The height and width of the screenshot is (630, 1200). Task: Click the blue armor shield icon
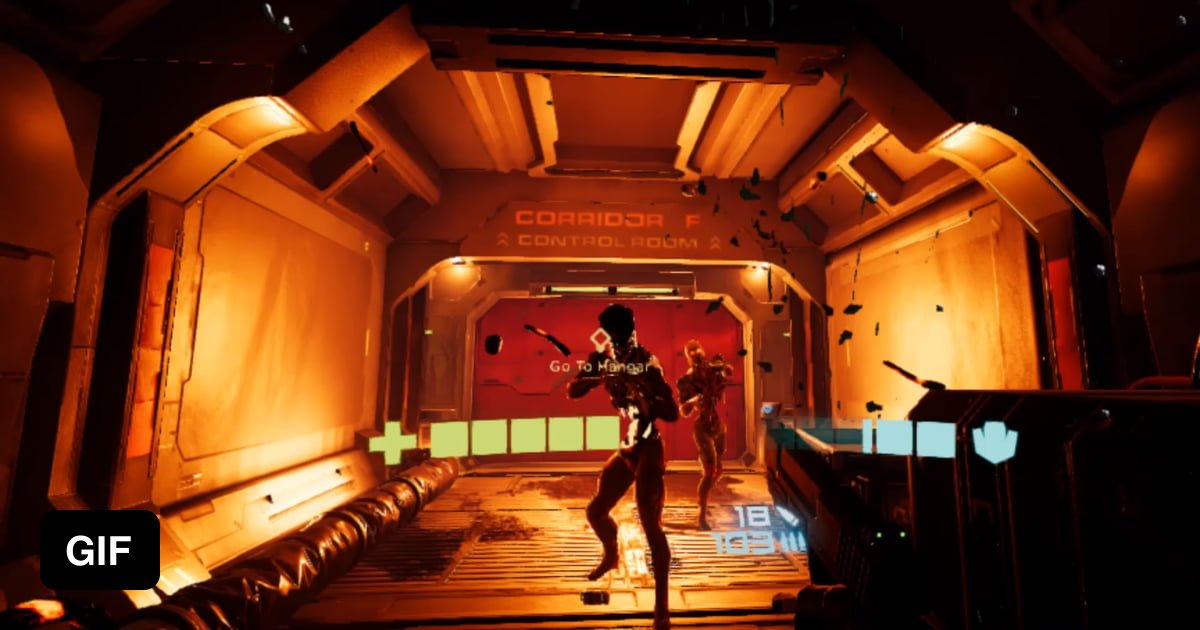point(994,443)
